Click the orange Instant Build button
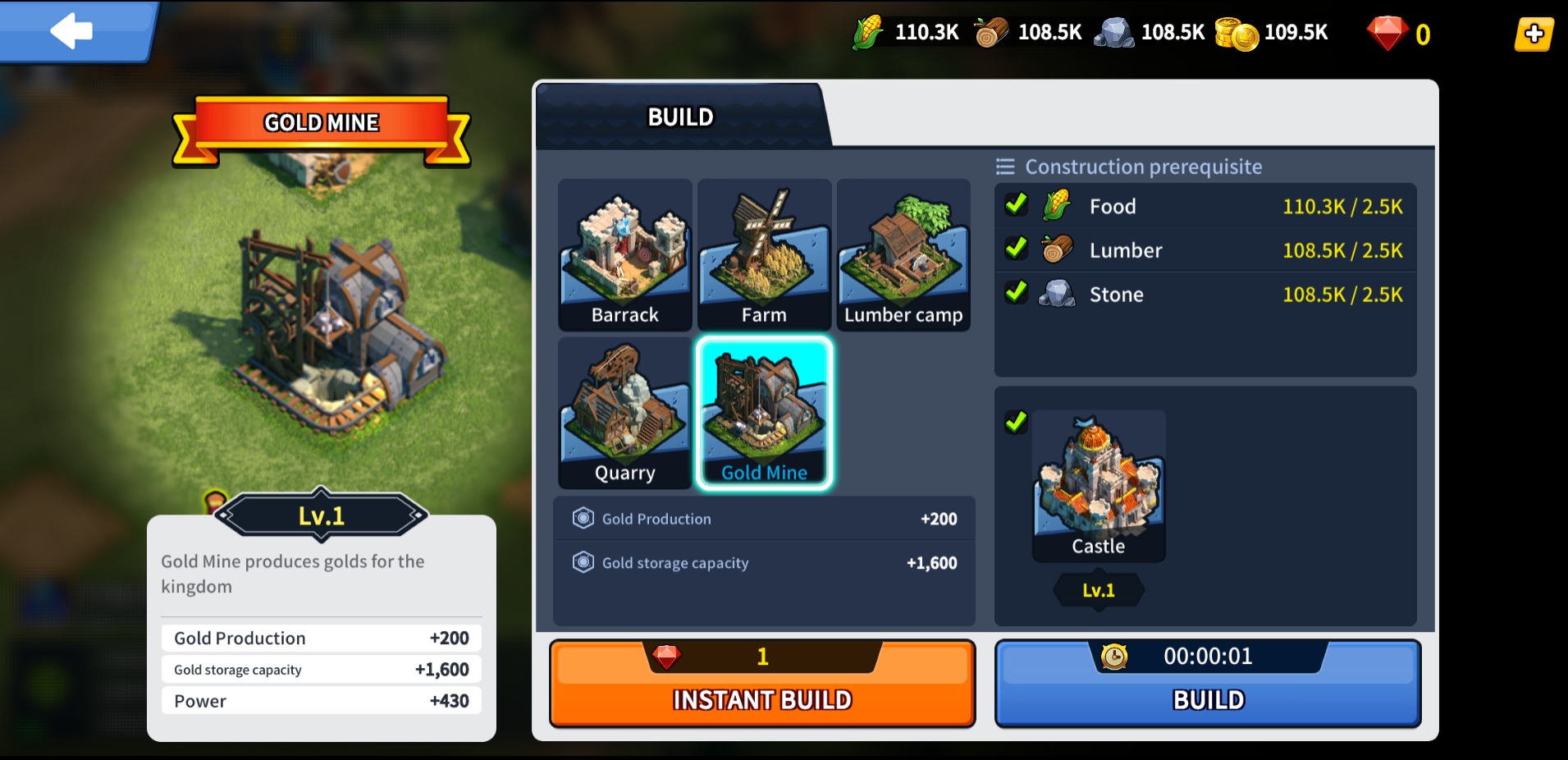The width and height of the screenshot is (1568, 760). 762,684
